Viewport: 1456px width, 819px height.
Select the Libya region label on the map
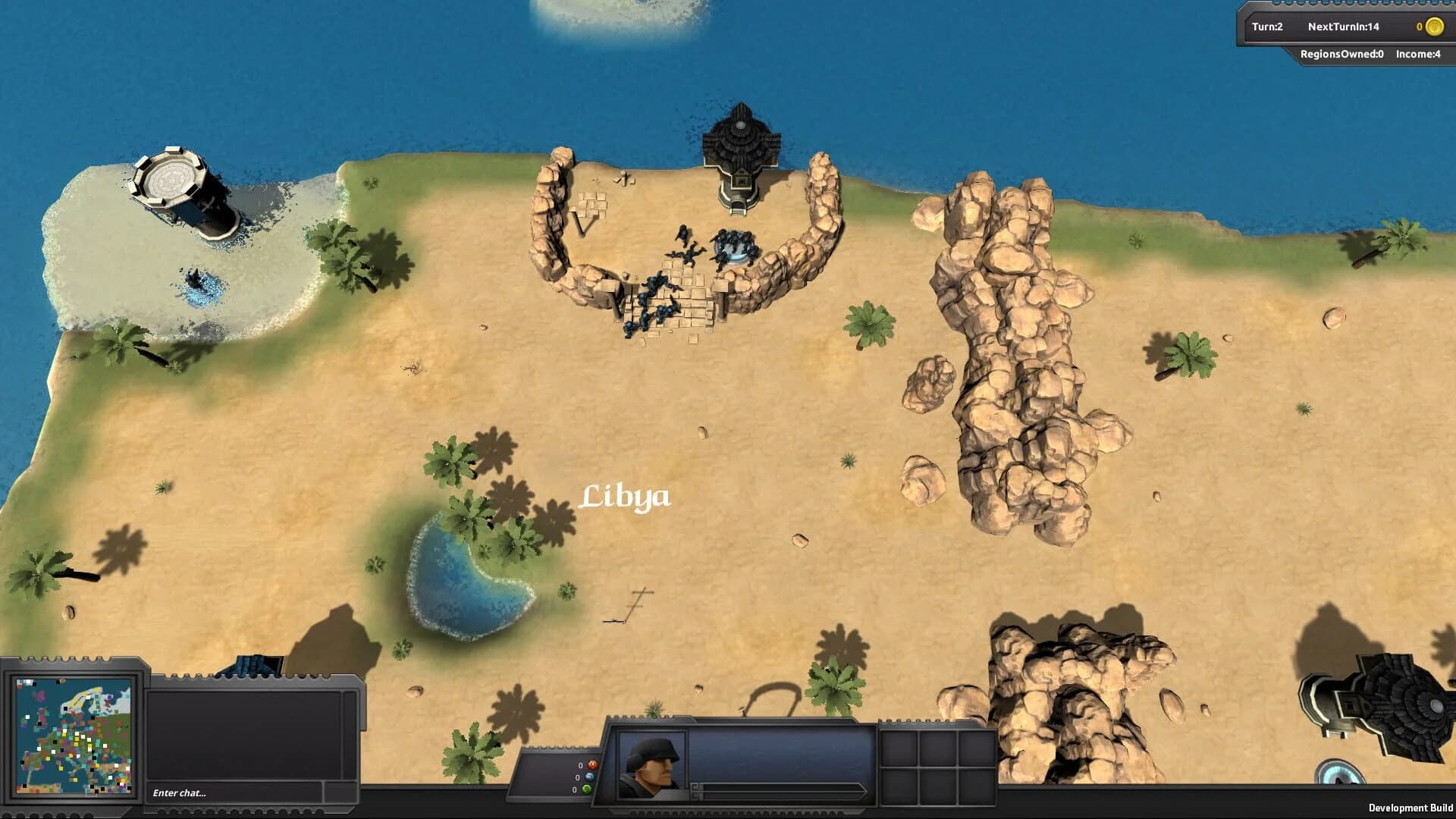coord(627,497)
